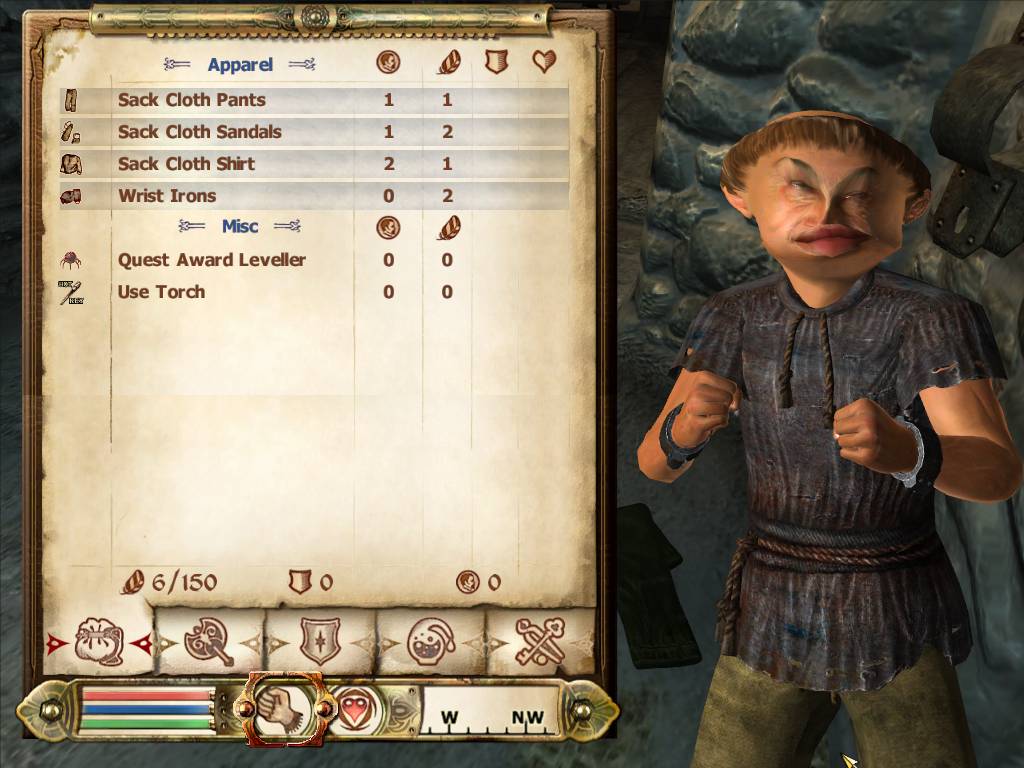Sort apparel by shield armor rating
This screenshot has width=1024, height=768.
[496, 63]
